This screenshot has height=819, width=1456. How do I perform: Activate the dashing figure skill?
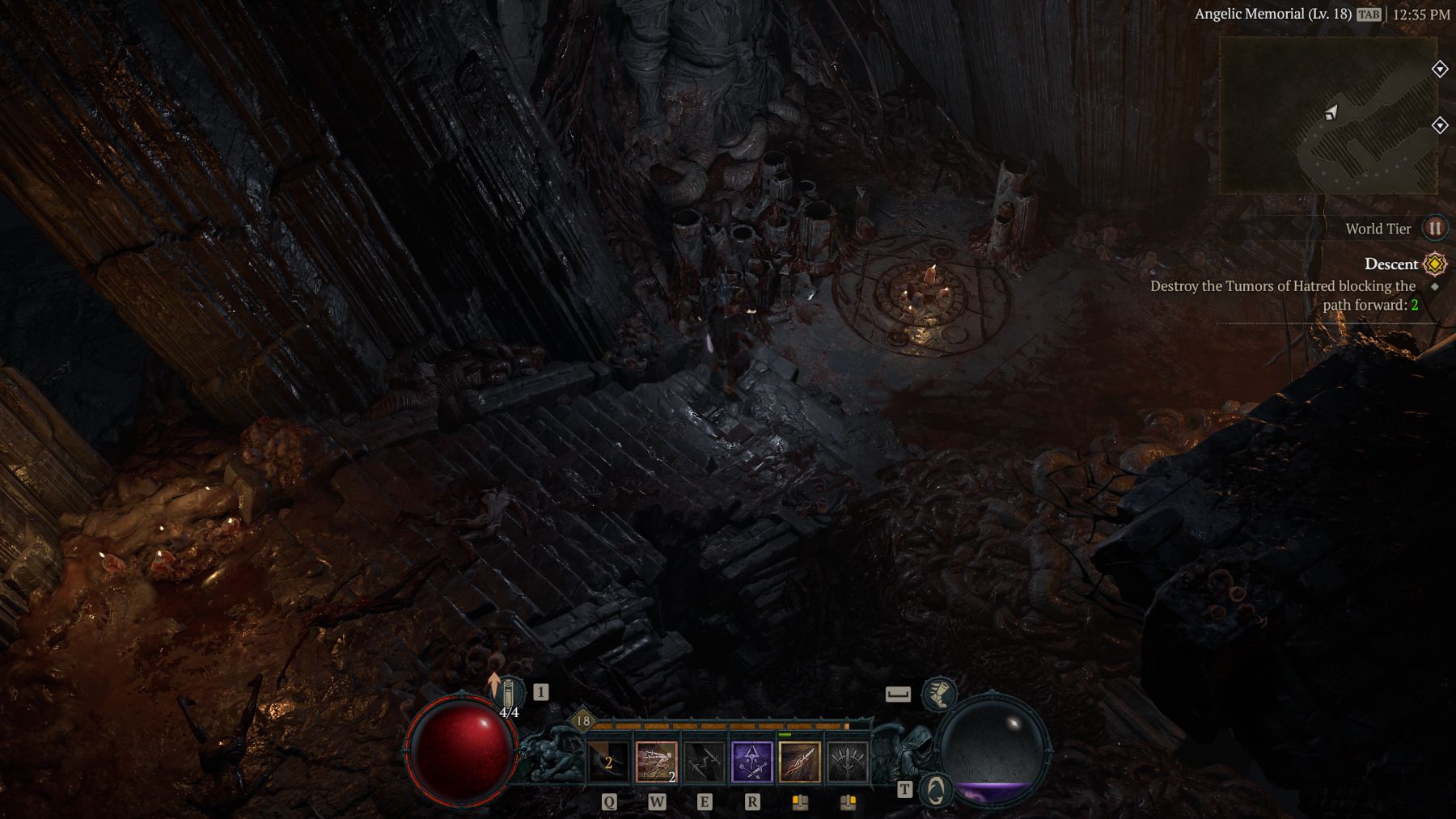(656, 762)
